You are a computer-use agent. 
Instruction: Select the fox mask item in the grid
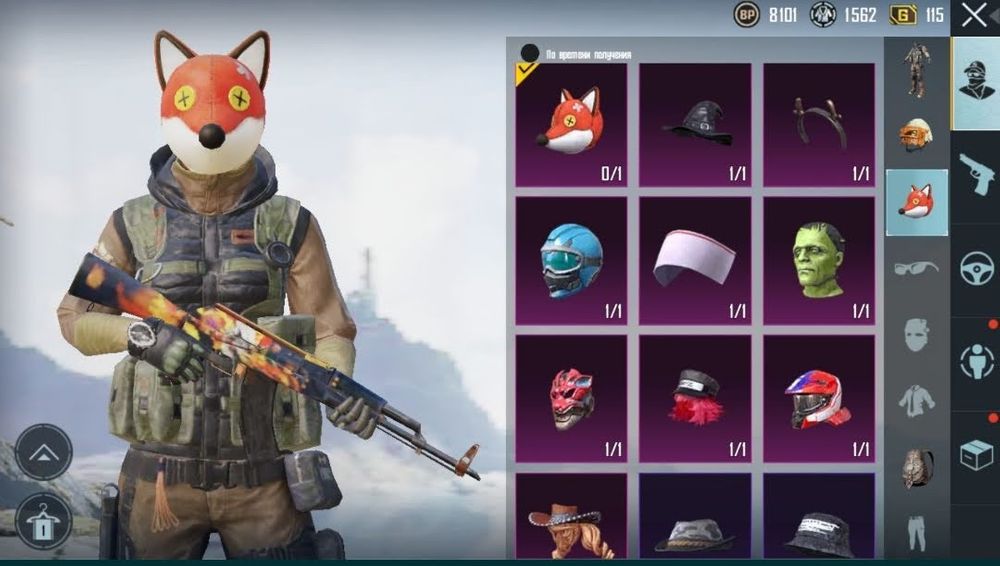pos(571,124)
